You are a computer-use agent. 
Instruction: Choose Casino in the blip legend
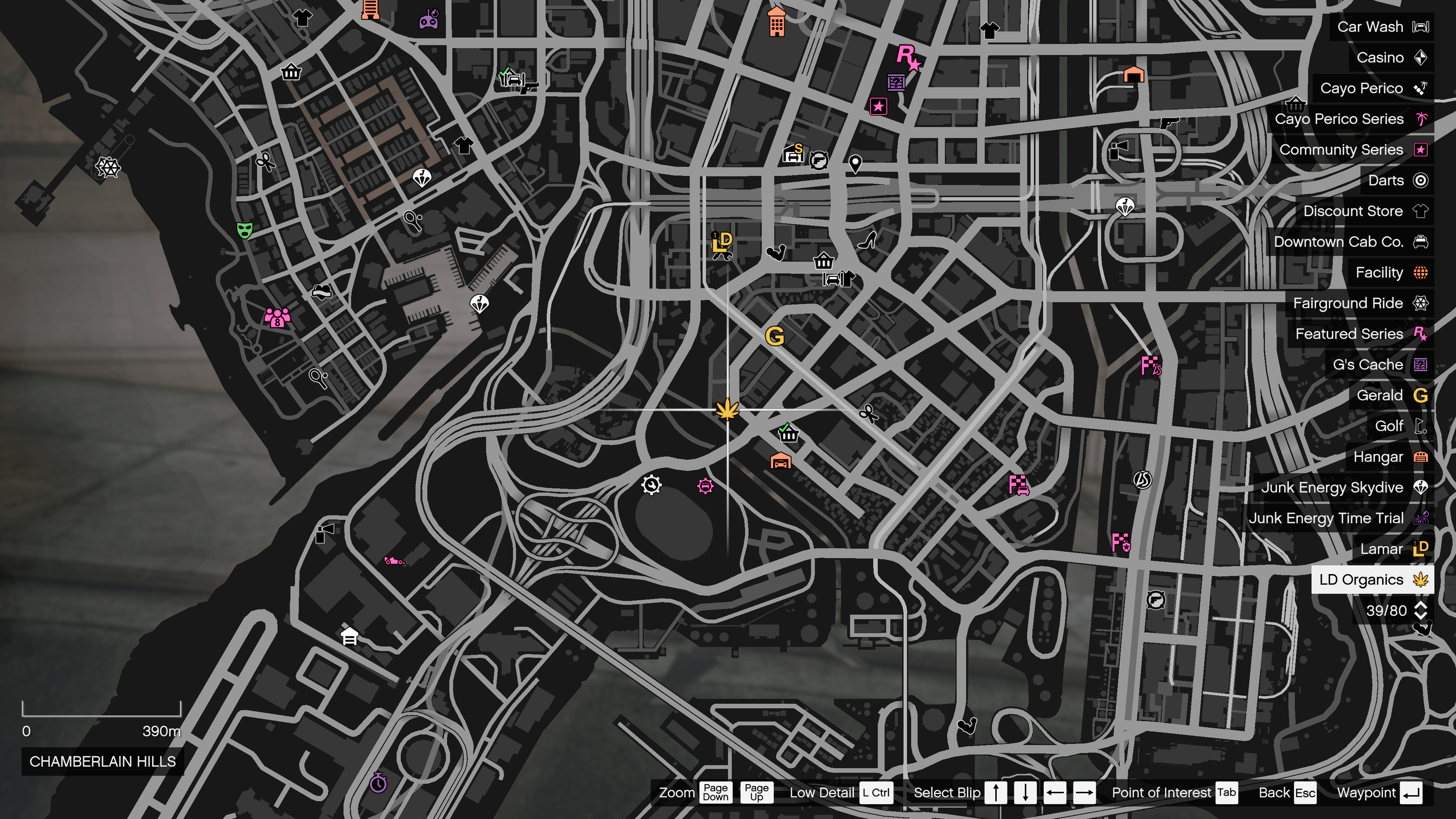click(x=1391, y=57)
